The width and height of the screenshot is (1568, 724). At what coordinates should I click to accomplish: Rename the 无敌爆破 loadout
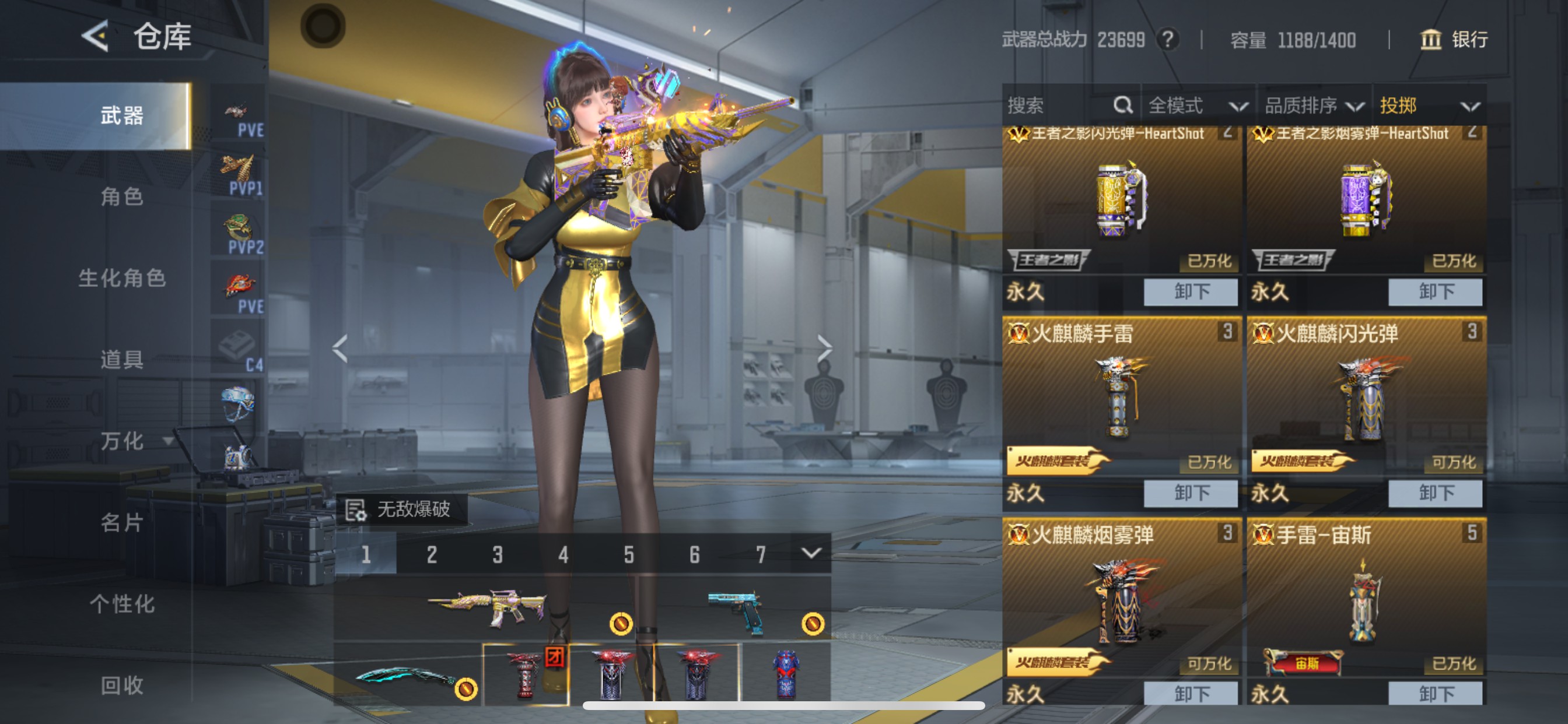pos(355,509)
